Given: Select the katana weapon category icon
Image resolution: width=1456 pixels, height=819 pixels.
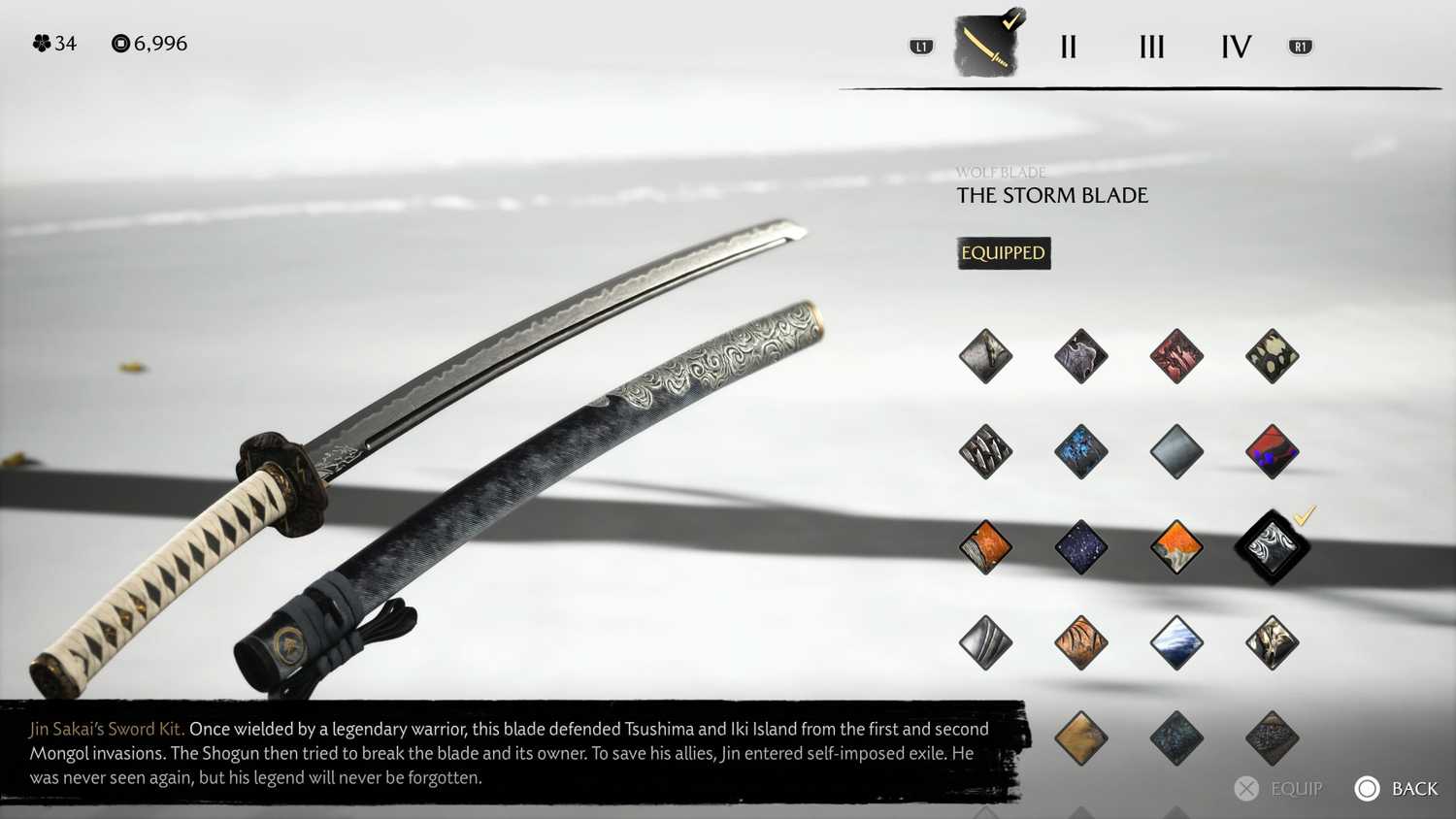Looking at the screenshot, I should (985, 44).
